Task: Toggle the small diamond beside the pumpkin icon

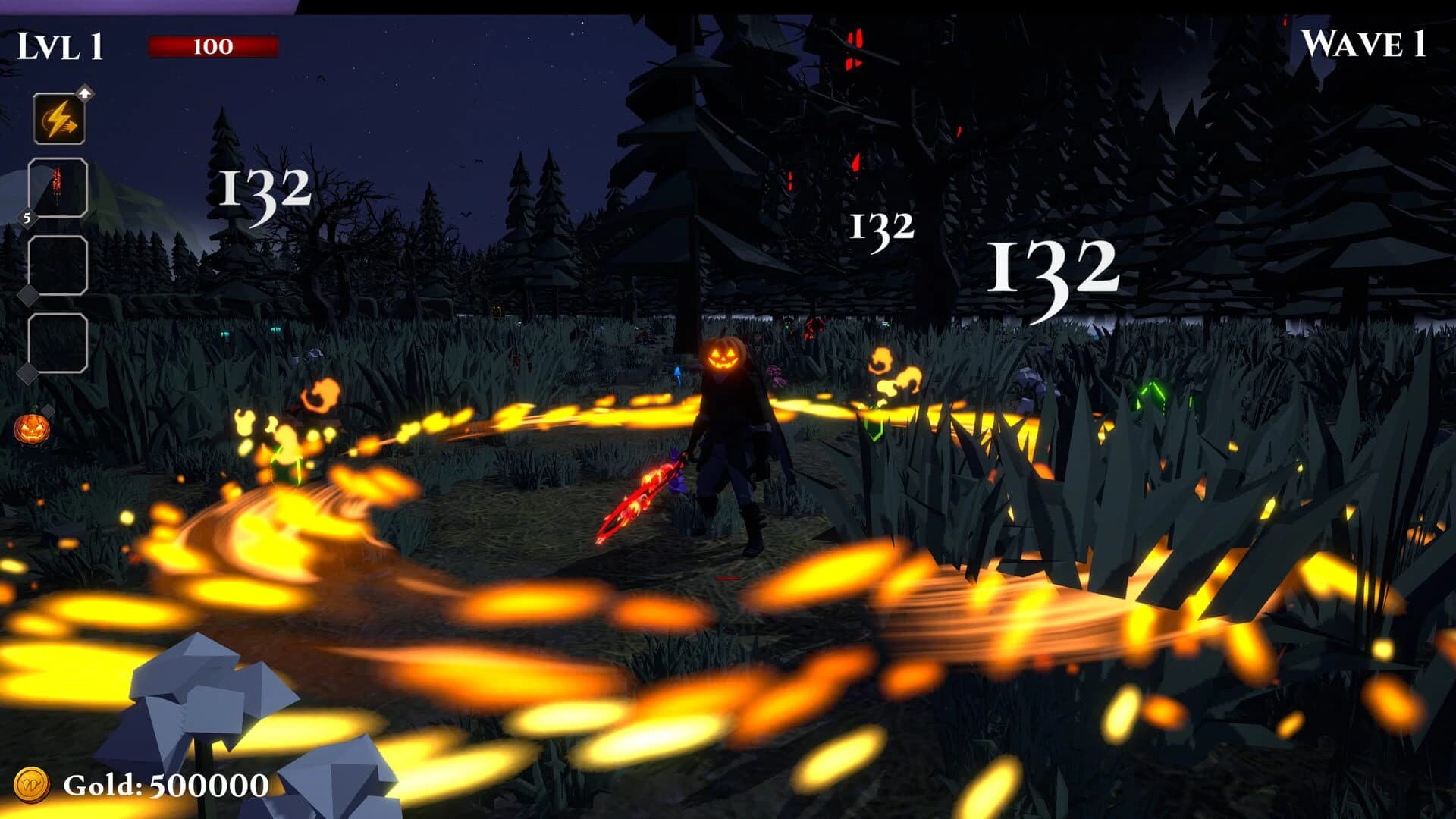Action: (47, 409)
